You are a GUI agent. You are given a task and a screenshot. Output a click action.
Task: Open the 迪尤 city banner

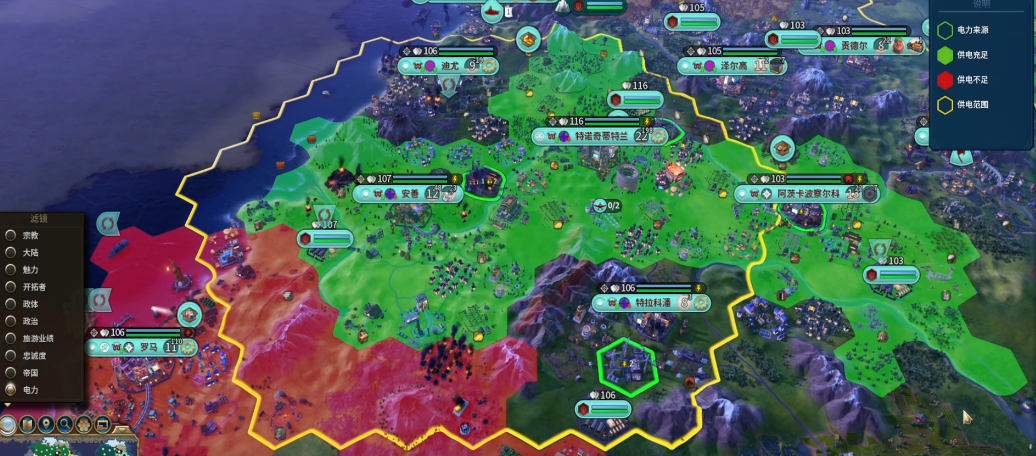(450, 65)
